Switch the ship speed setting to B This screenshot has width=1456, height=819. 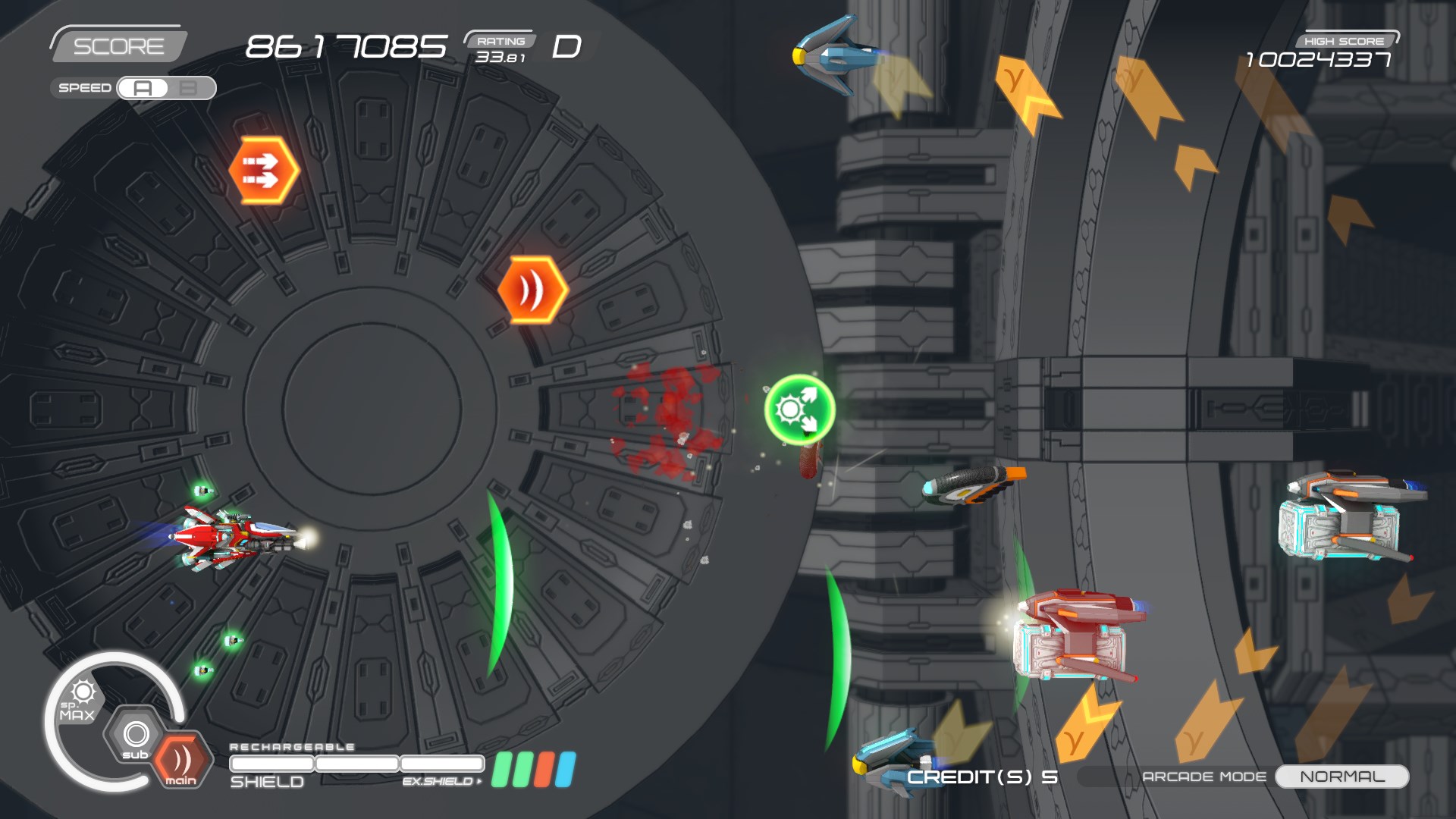187,88
